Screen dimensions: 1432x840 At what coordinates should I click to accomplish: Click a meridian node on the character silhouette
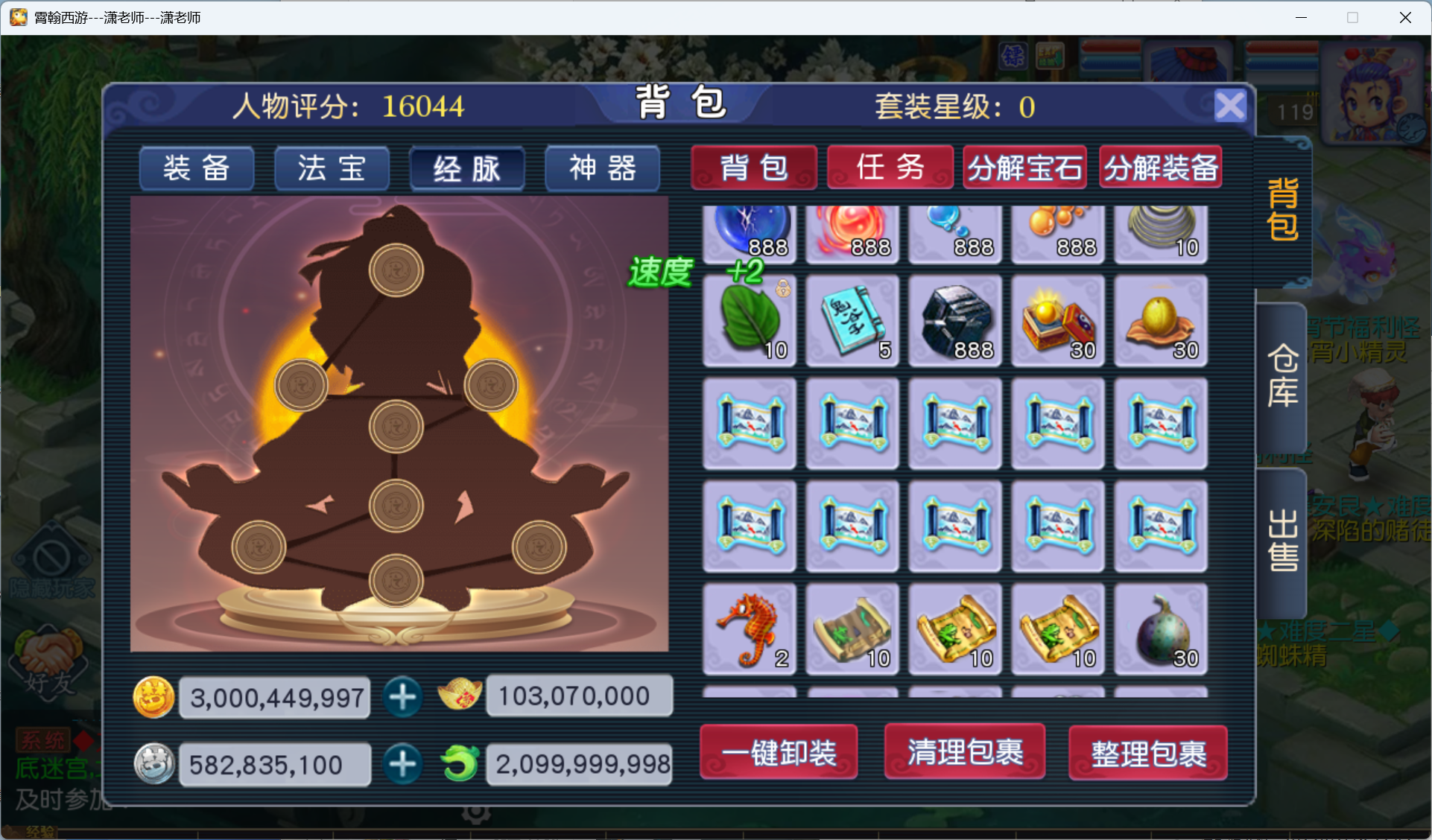point(397,425)
